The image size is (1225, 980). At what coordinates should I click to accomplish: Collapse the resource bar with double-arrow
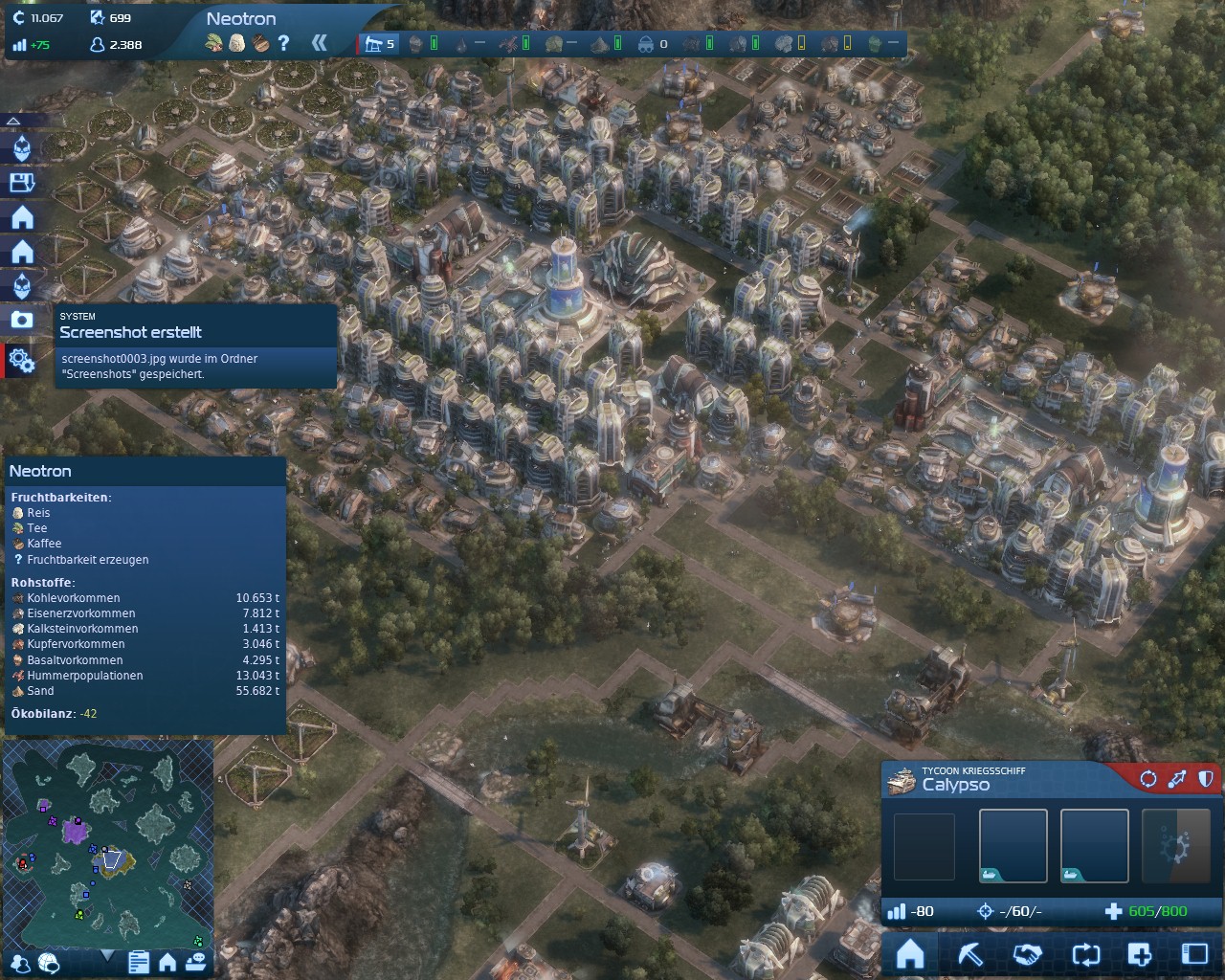(320, 43)
